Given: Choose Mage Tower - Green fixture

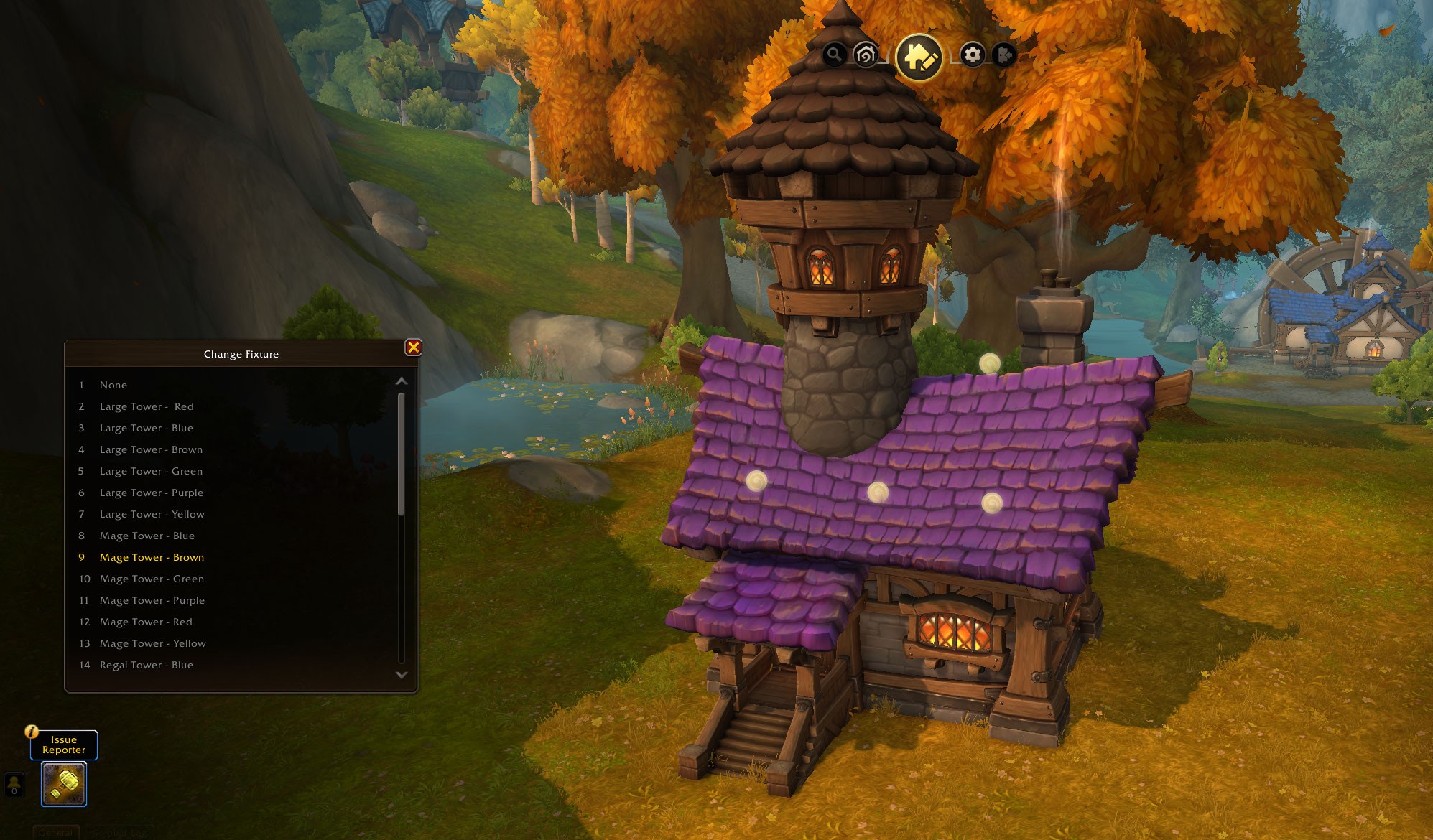Looking at the screenshot, I should click(152, 579).
